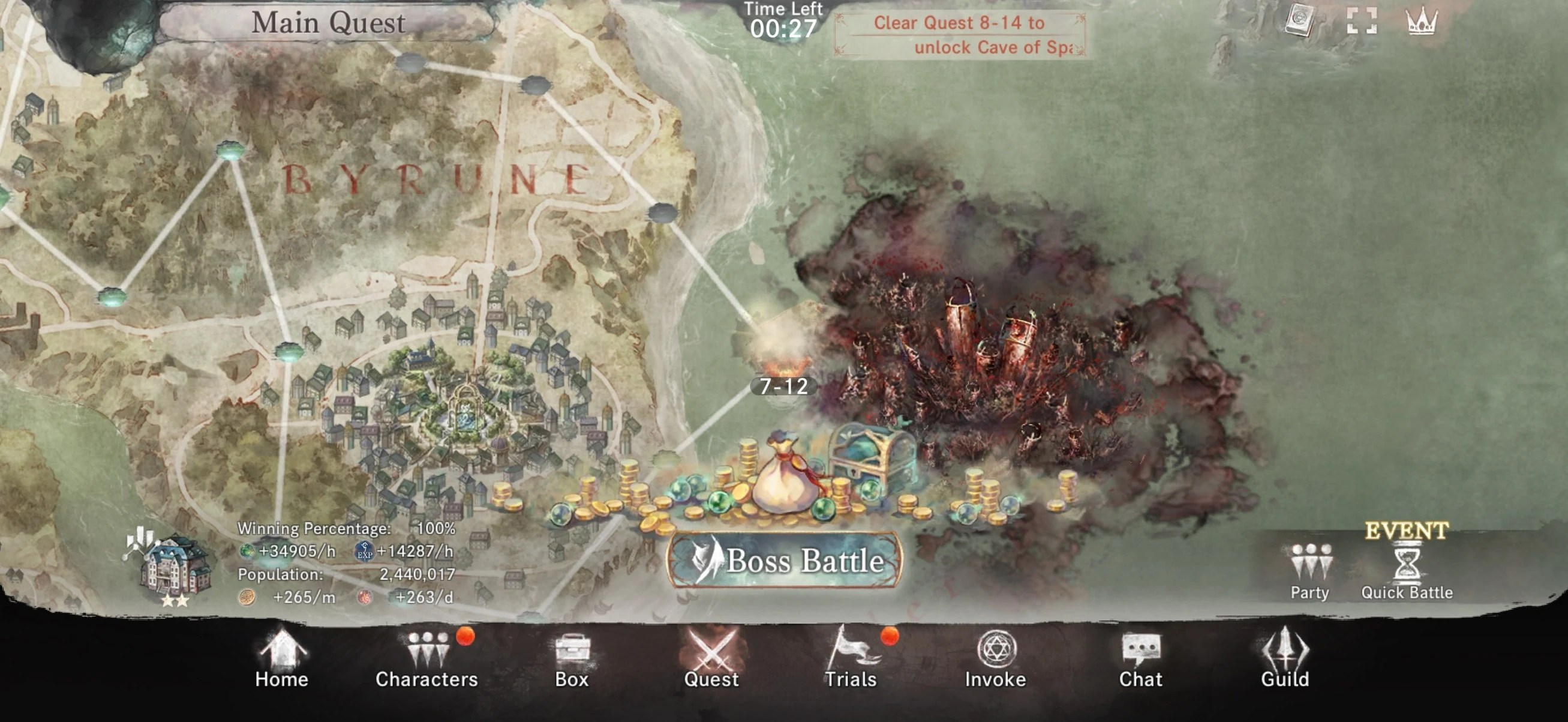This screenshot has width=1568, height=722.
Task: Go to the Home screen
Action: pyautogui.click(x=281, y=660)
